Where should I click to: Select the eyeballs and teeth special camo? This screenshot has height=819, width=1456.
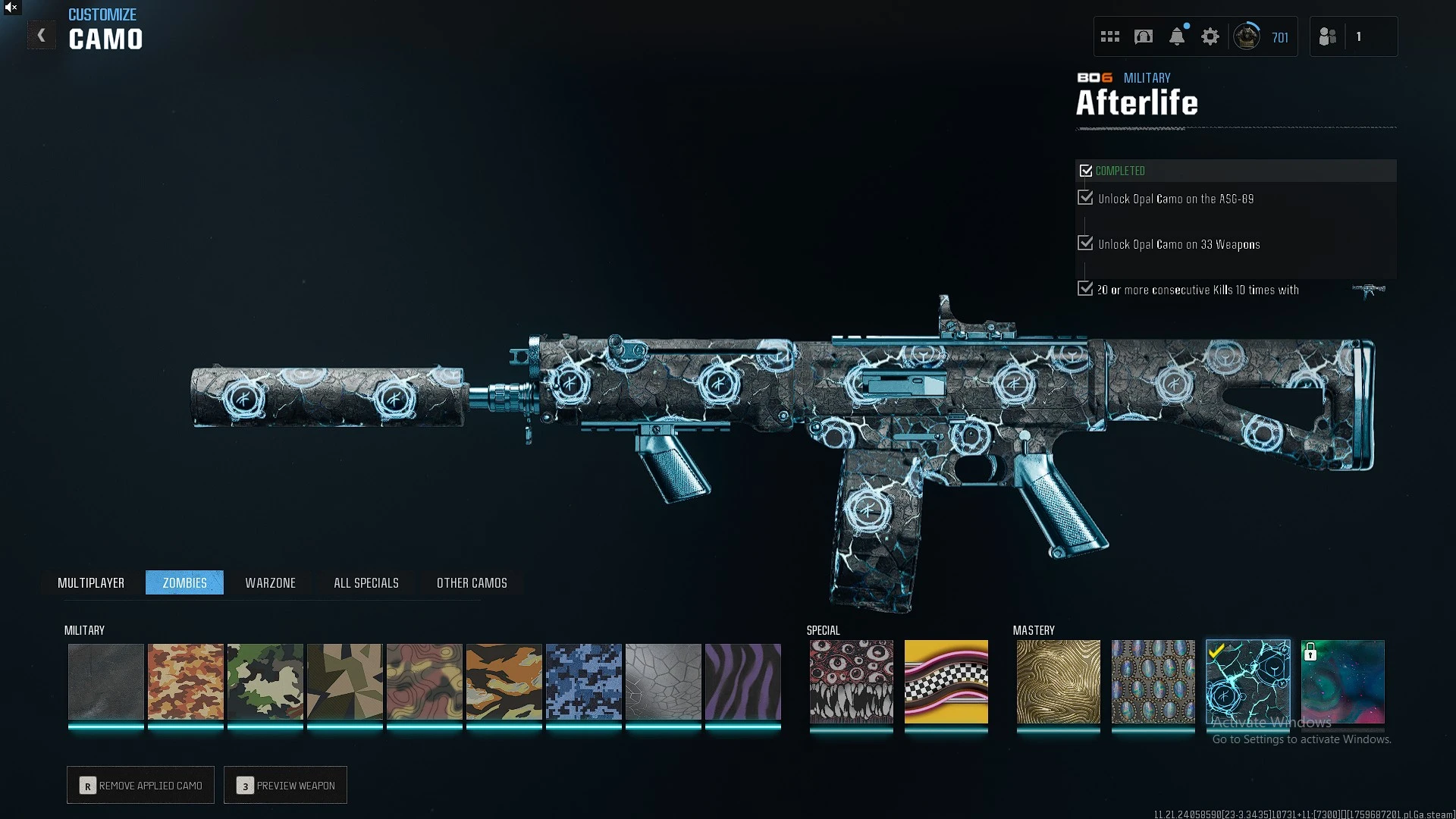(x=852, y=681)
